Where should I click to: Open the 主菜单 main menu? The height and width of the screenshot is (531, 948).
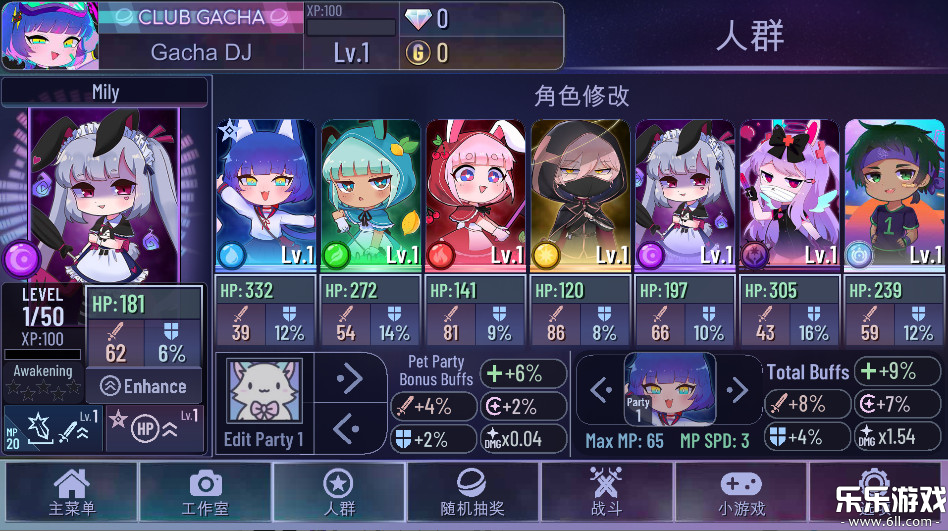click(x=71, y=493)
